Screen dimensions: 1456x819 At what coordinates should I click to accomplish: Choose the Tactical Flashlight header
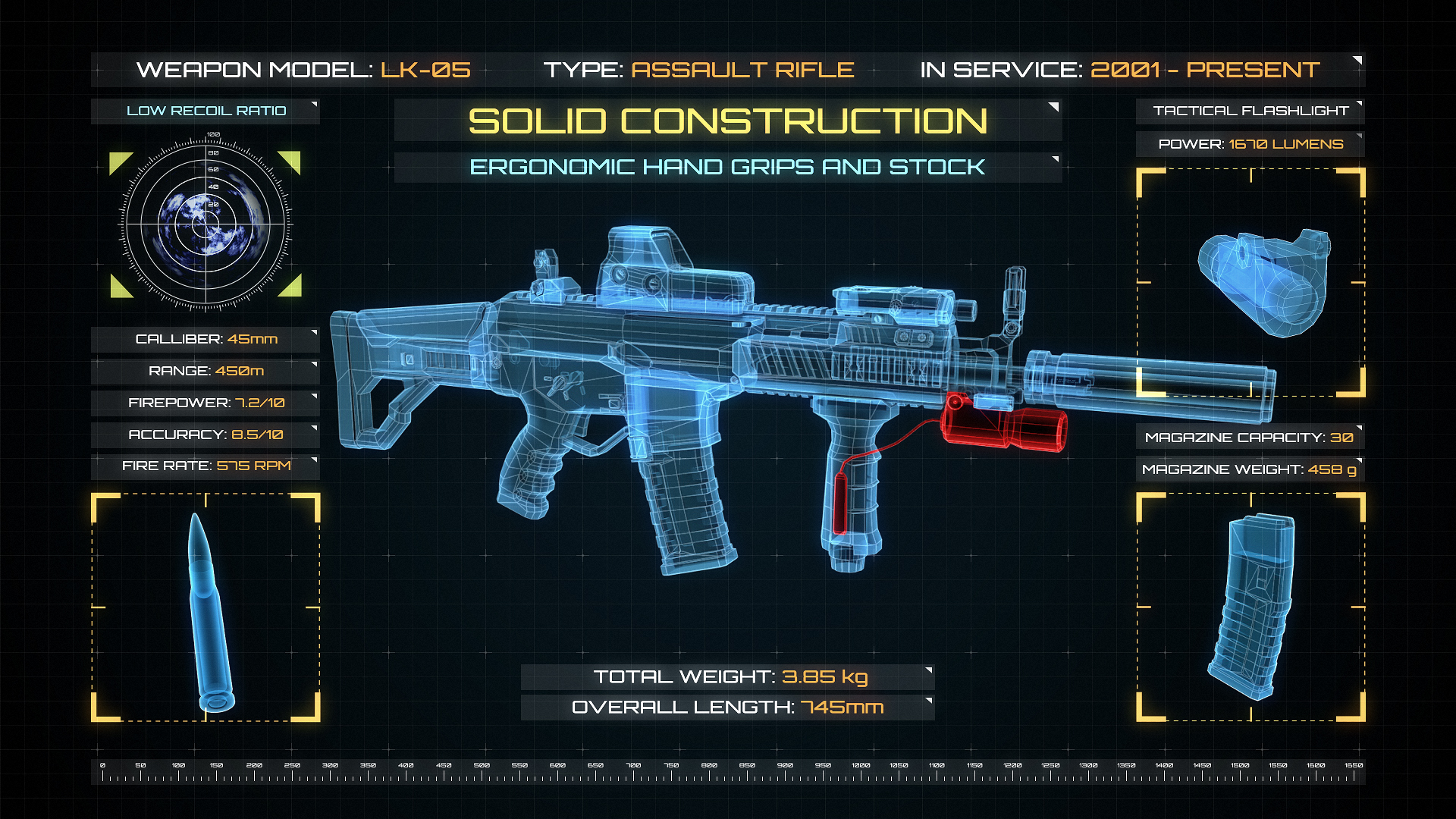pos(1250,111)
